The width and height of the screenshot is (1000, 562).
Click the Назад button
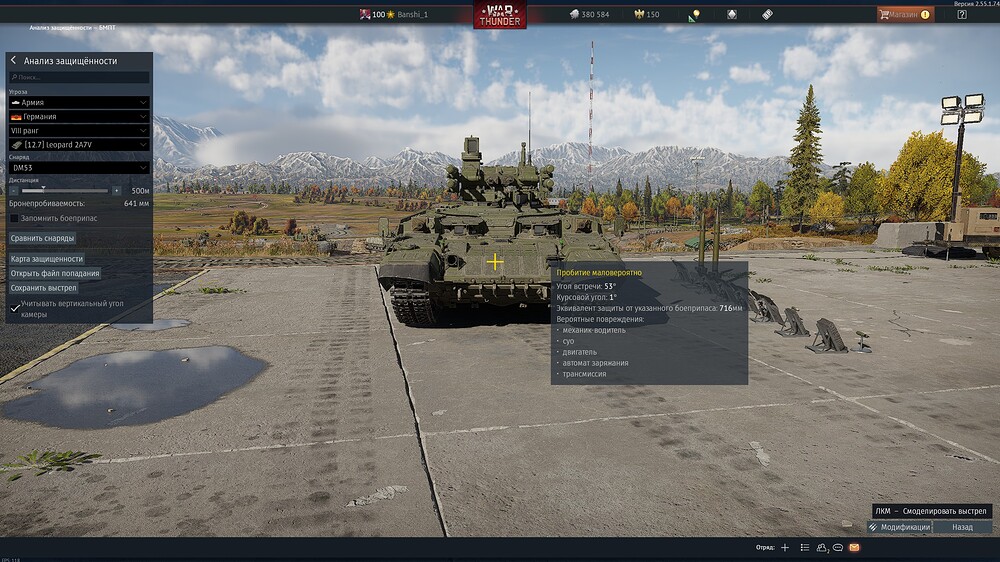coord(962,527)
